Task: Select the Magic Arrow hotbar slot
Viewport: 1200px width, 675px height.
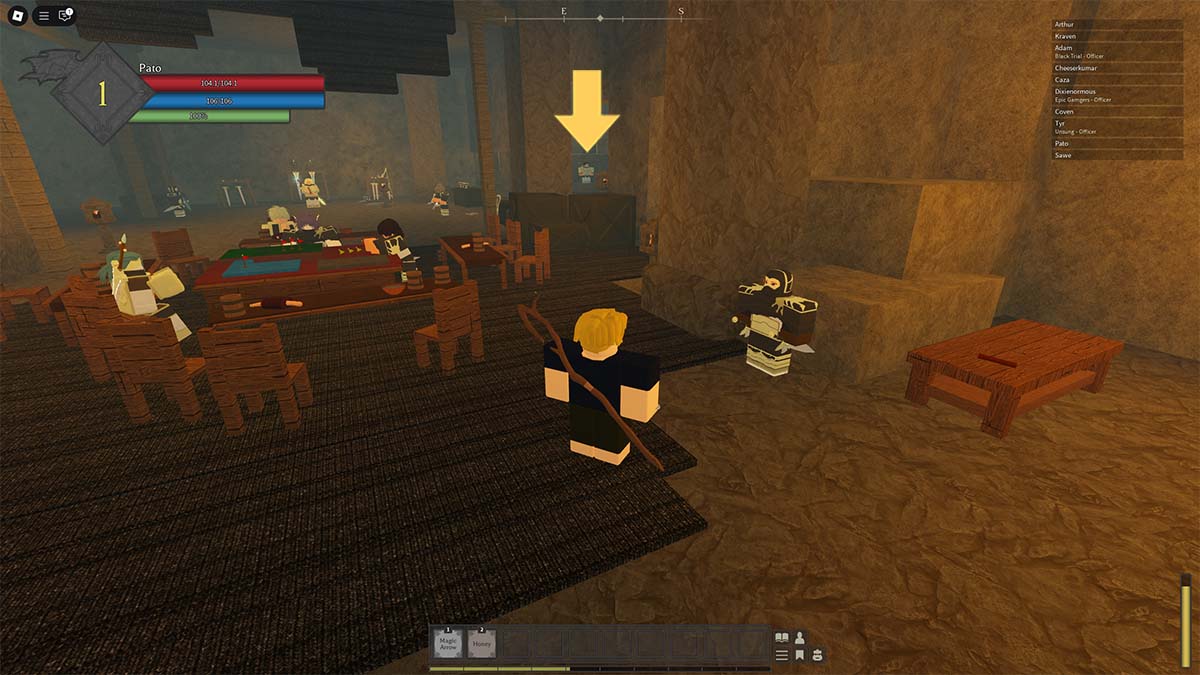Action: 447,643
